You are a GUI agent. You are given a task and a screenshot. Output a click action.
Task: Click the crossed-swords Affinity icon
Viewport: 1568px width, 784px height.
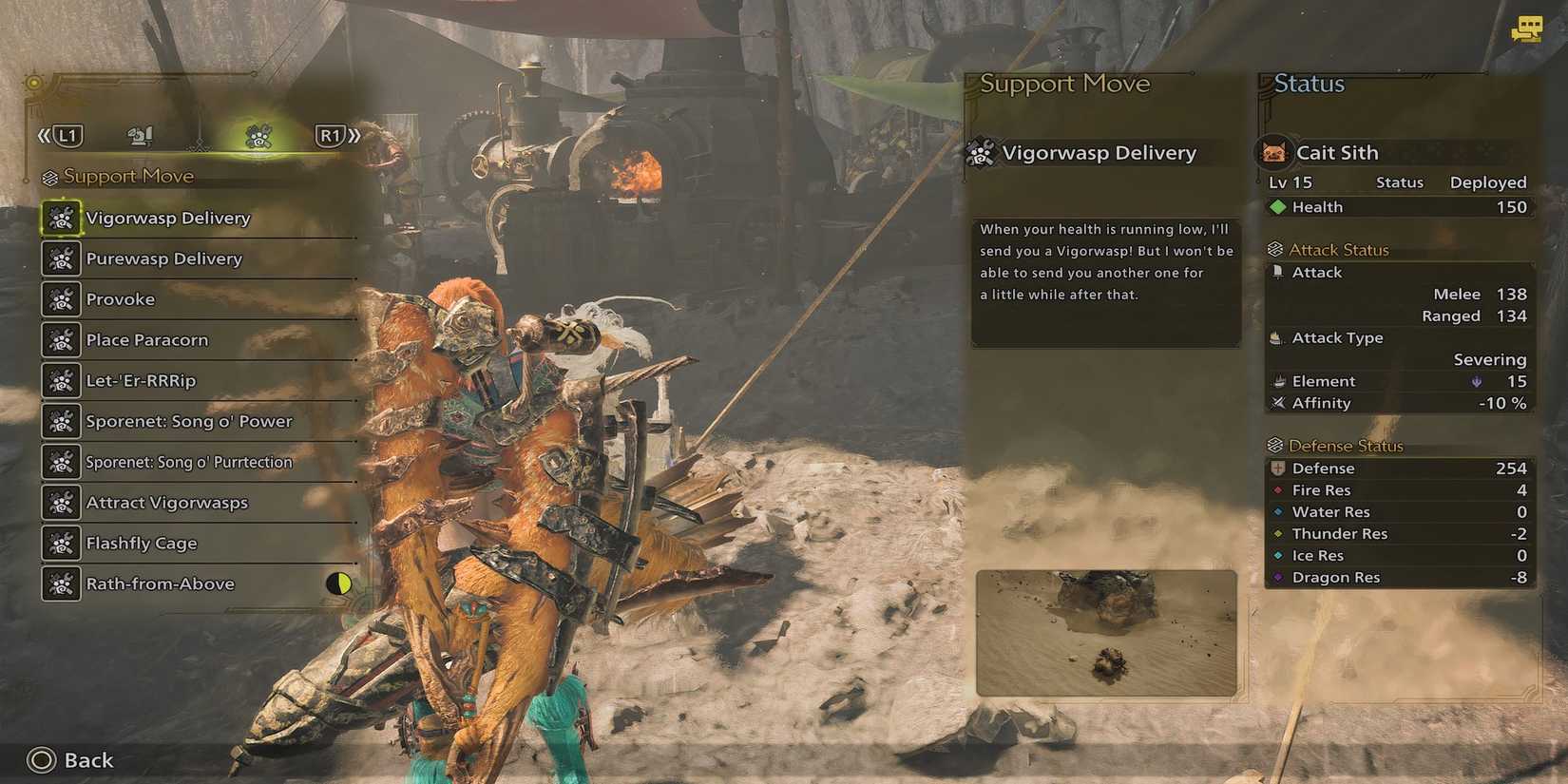click(1277, 402)
